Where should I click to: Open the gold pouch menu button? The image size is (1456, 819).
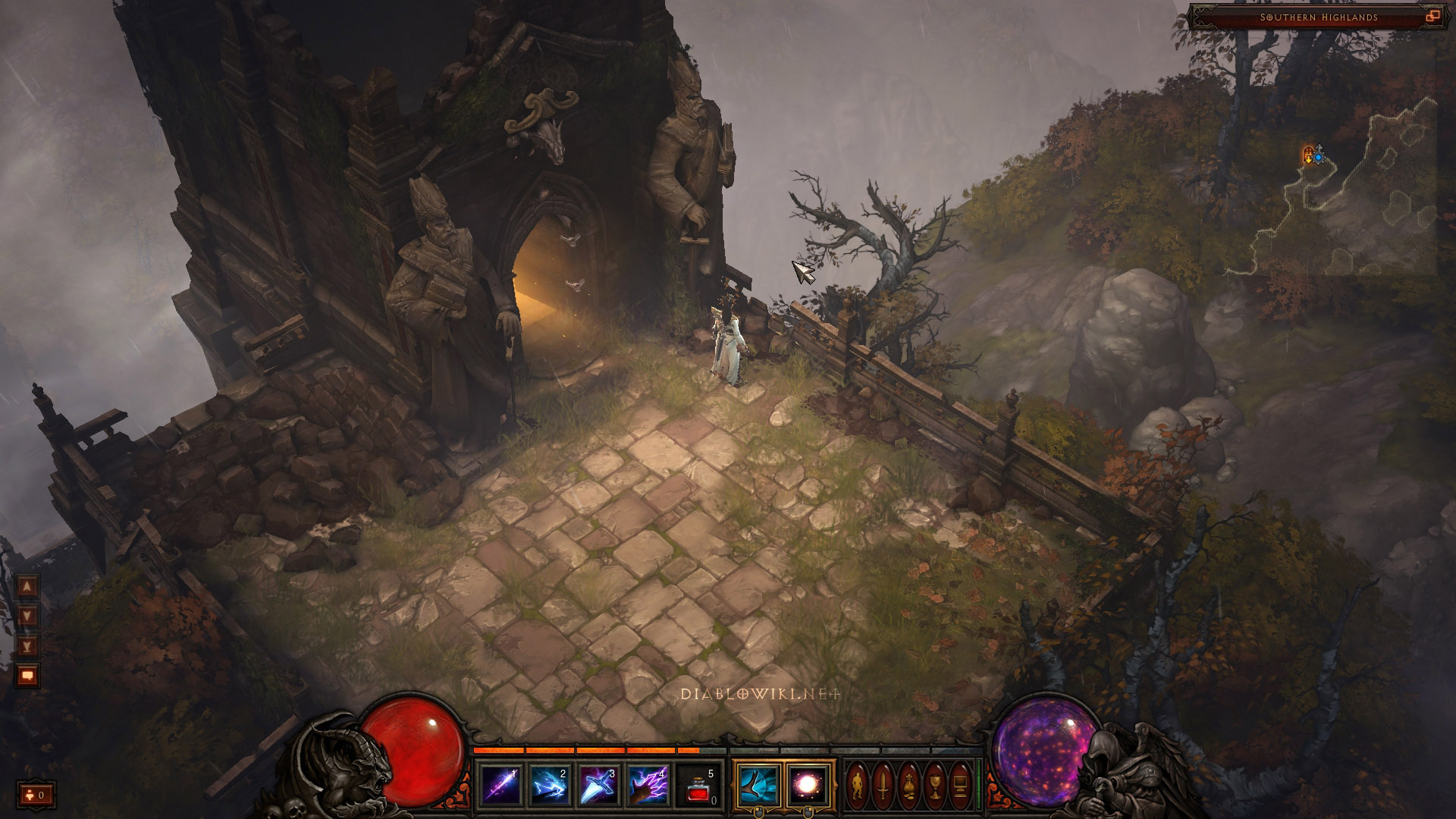909,786
